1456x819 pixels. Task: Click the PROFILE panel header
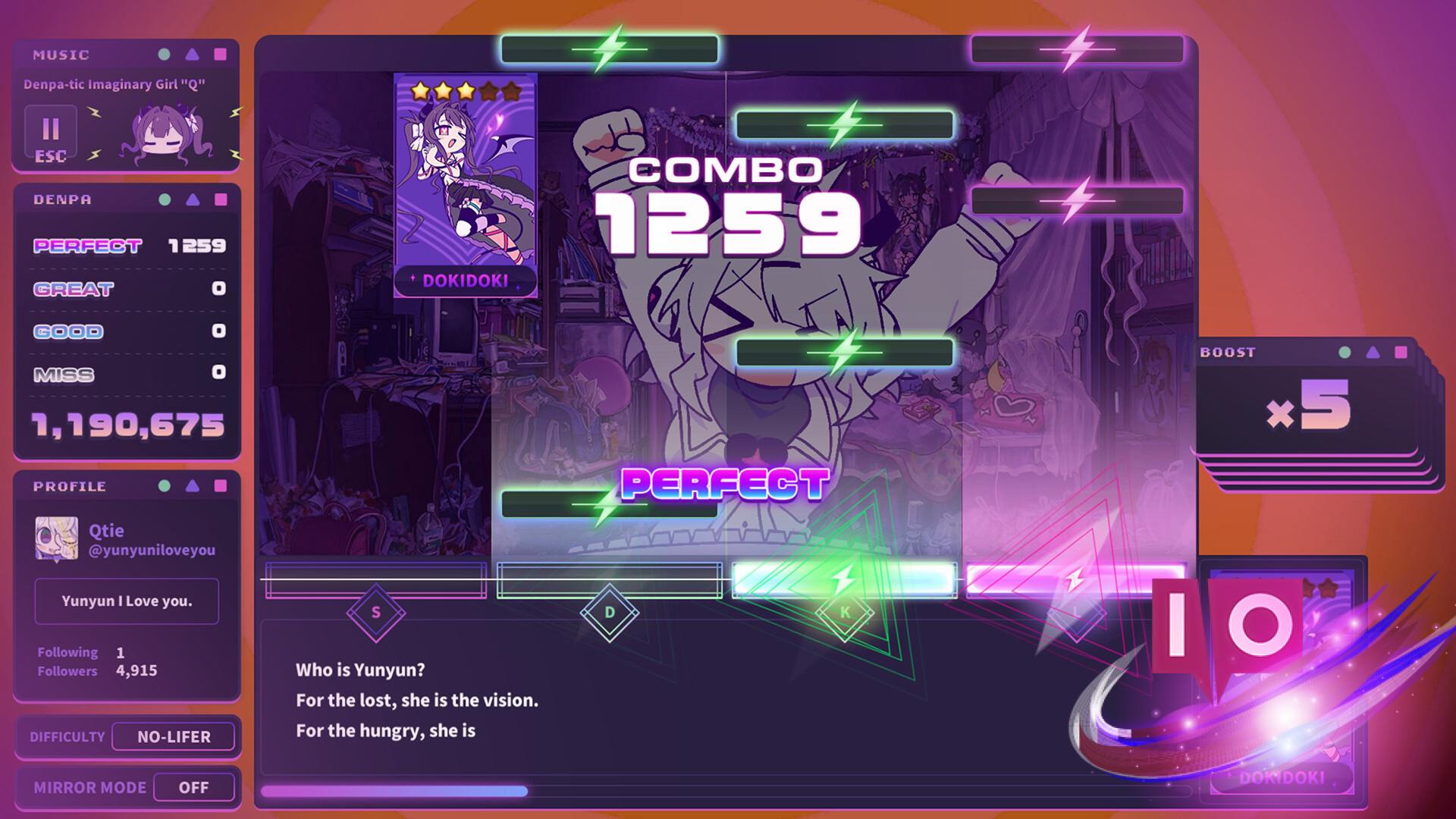68,486
